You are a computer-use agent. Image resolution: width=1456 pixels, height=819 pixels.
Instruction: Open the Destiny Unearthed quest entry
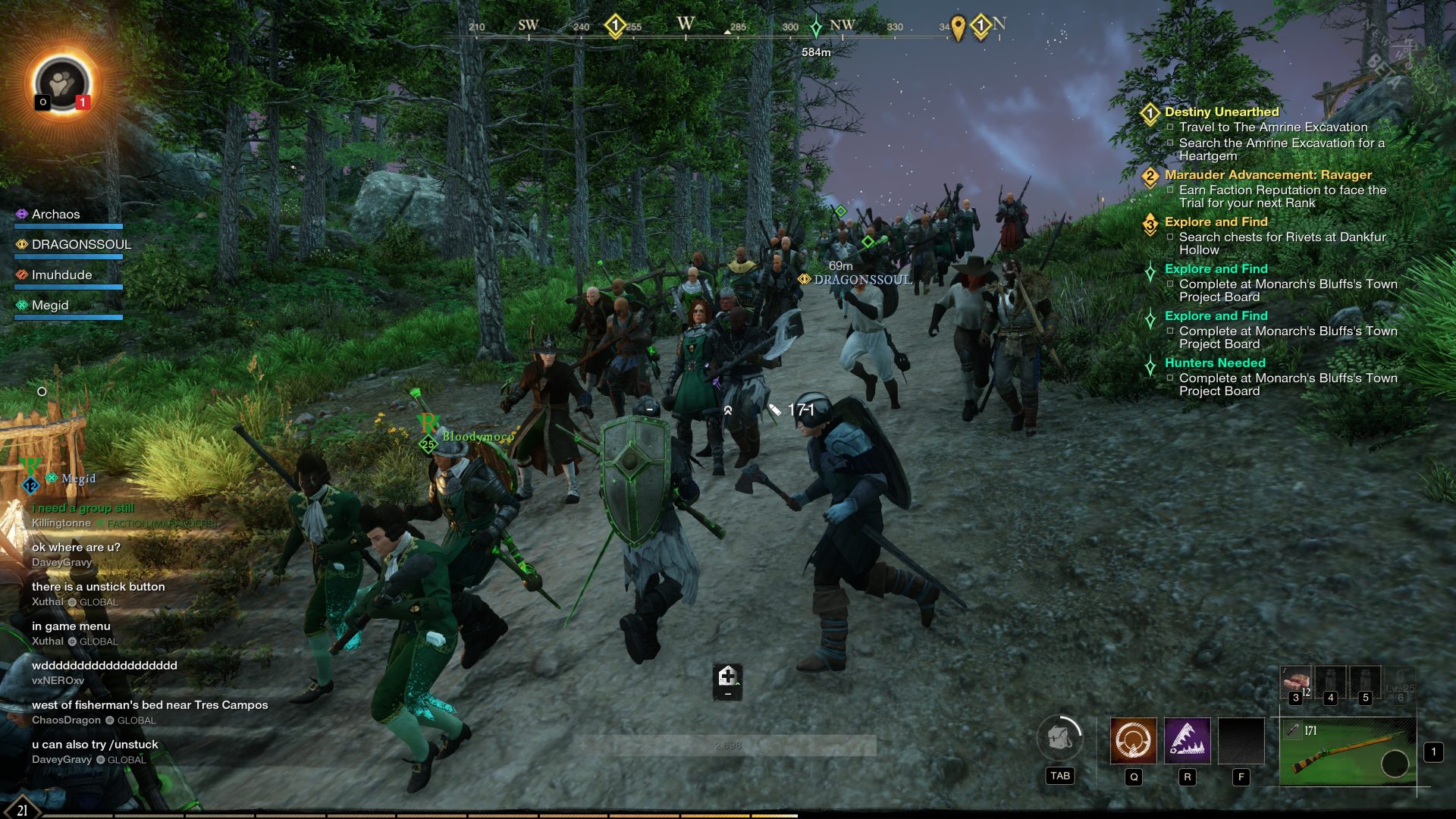1221,112
